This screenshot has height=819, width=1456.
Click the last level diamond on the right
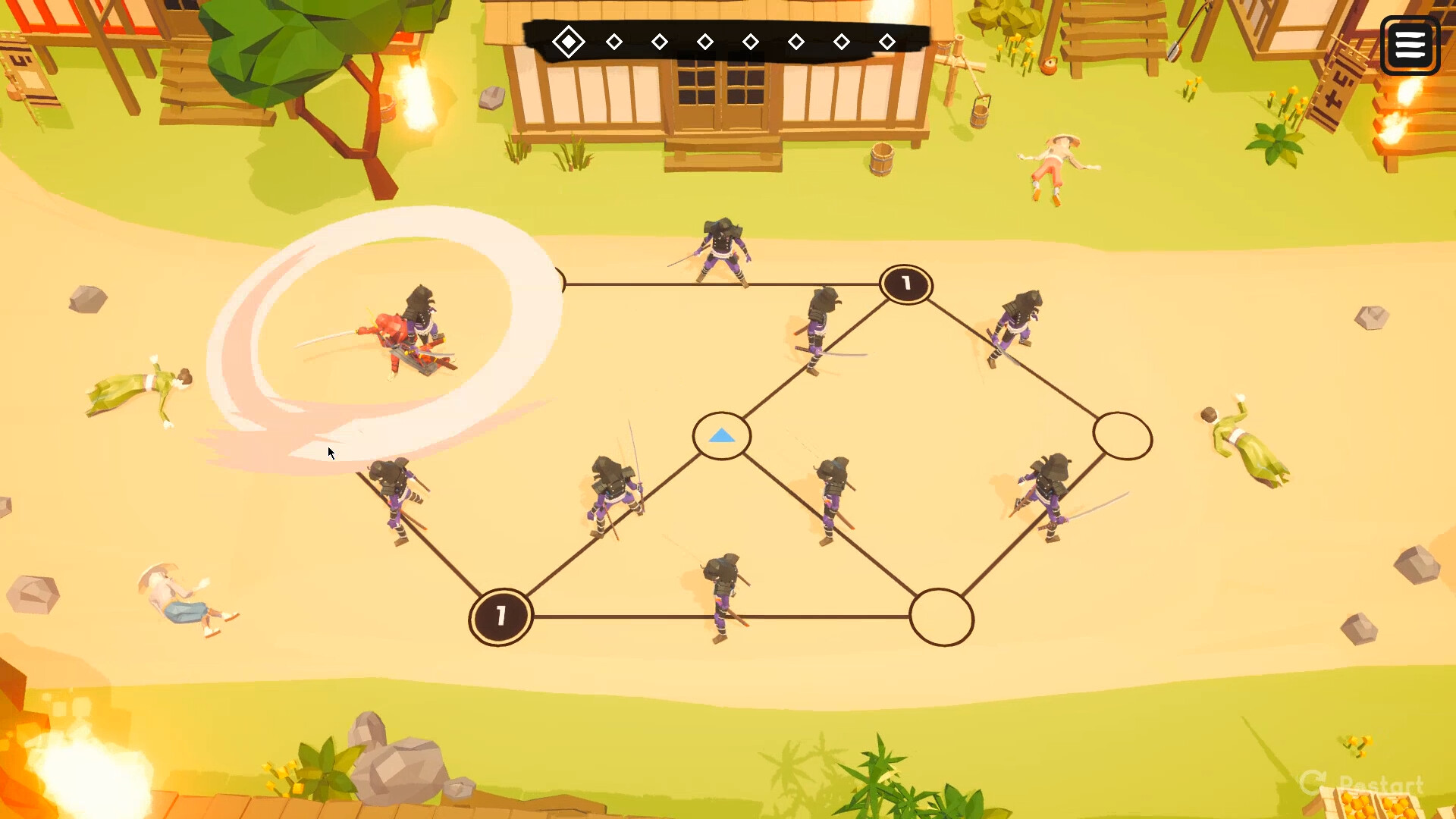pos(887,42)
